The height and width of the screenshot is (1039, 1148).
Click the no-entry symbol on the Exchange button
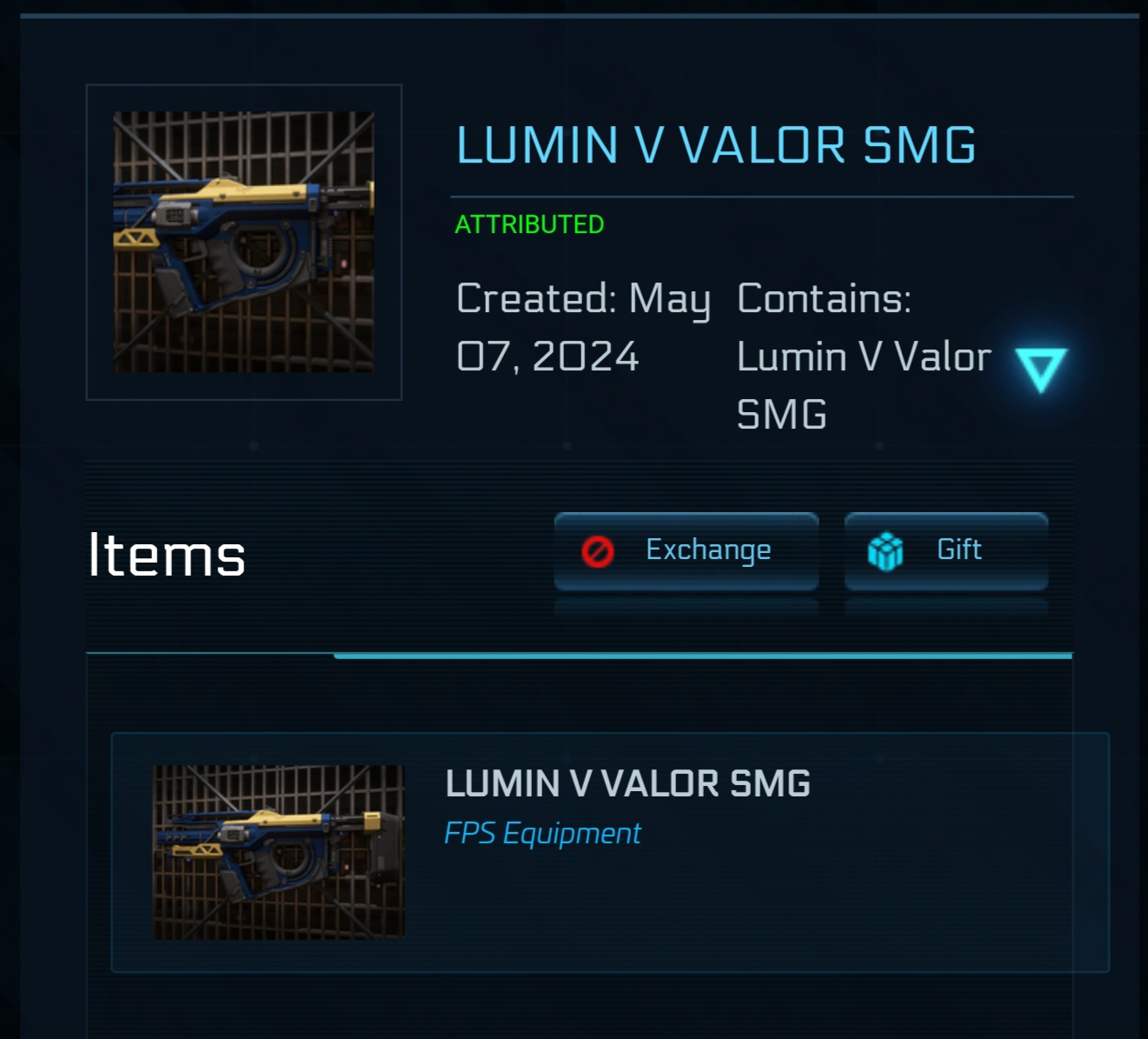(597, 549)
